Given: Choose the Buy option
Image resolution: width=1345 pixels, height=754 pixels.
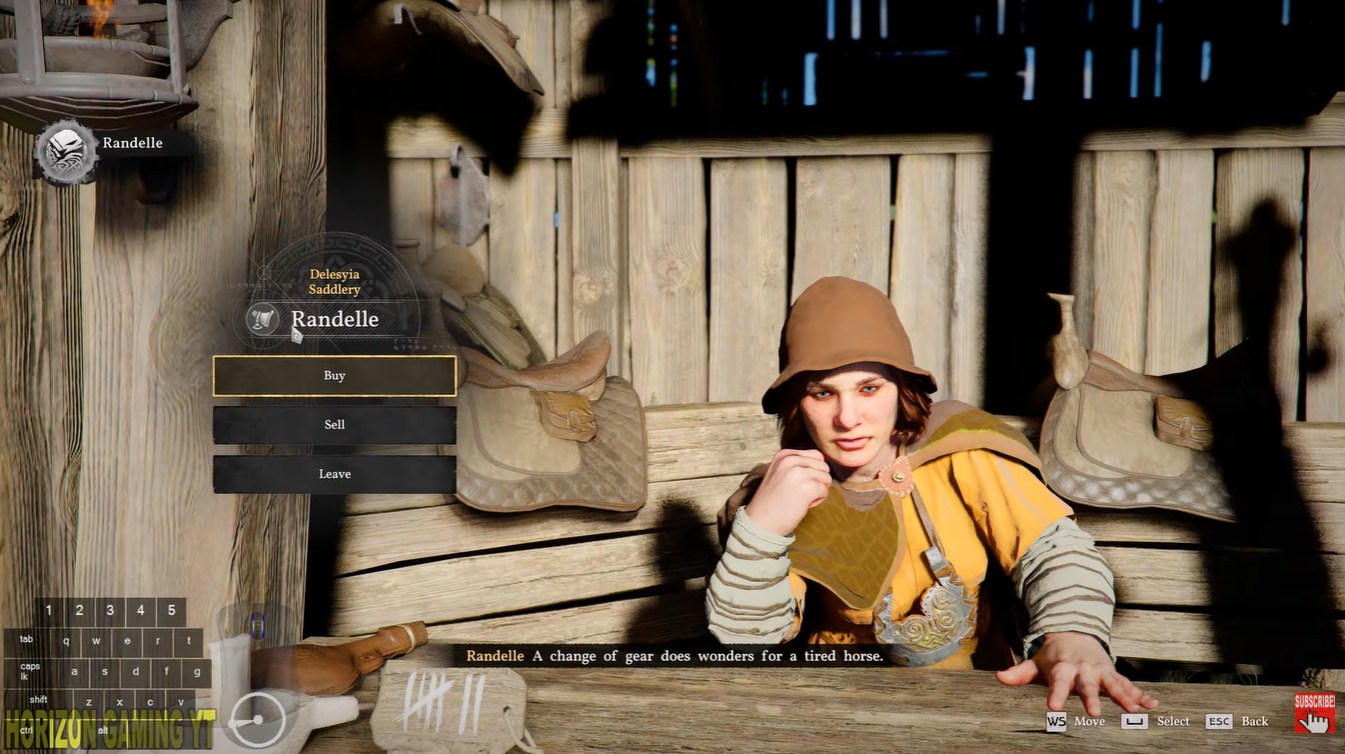Looking at the screenshot, I should [x=334, y=376].
